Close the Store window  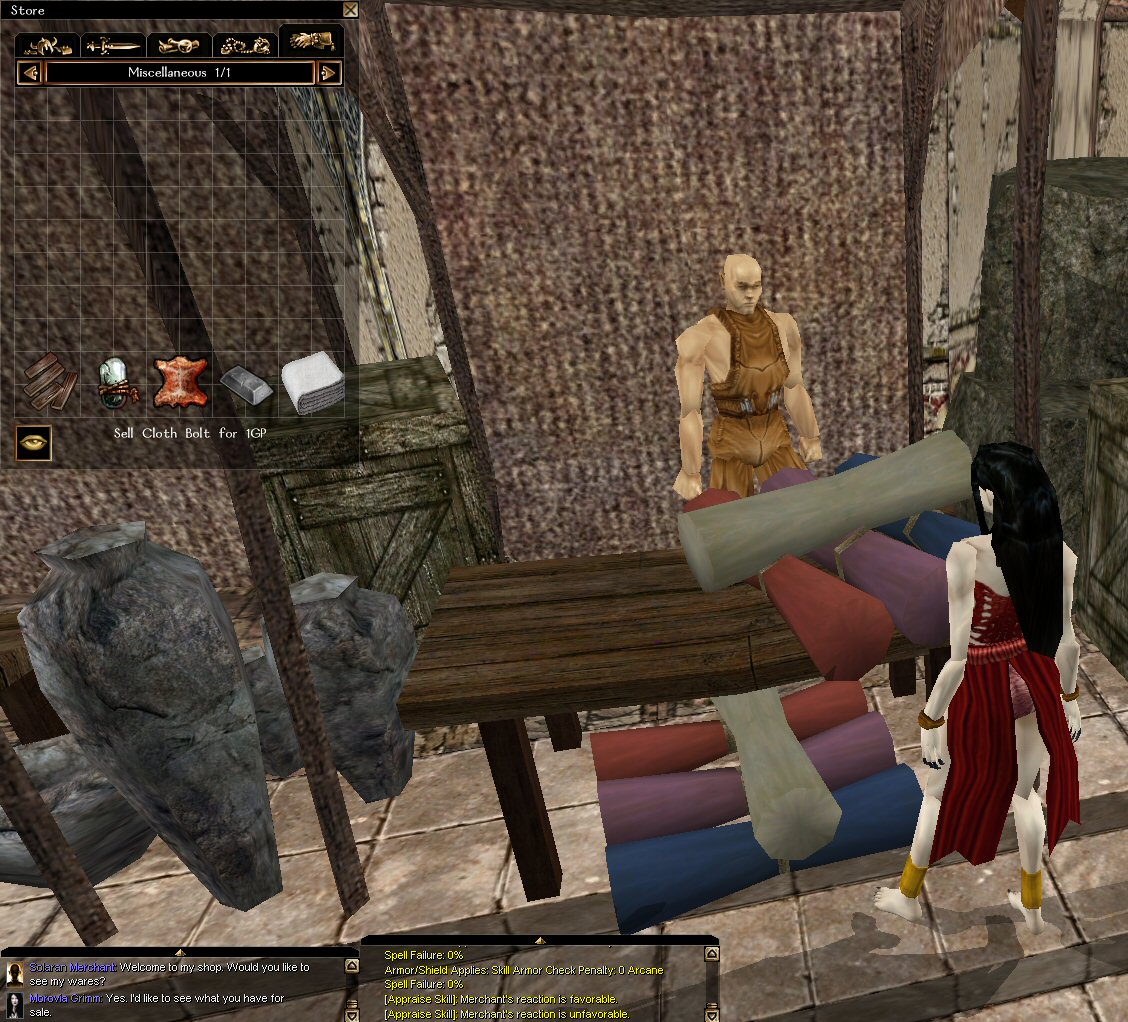click(350, 10)
